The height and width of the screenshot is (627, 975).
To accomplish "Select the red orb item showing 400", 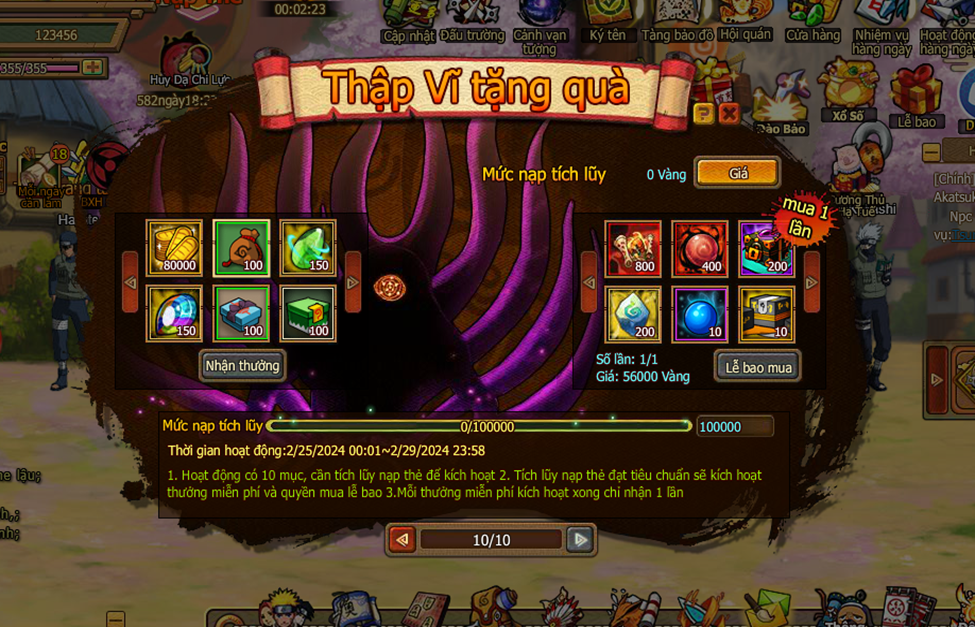I will point(699,248).
